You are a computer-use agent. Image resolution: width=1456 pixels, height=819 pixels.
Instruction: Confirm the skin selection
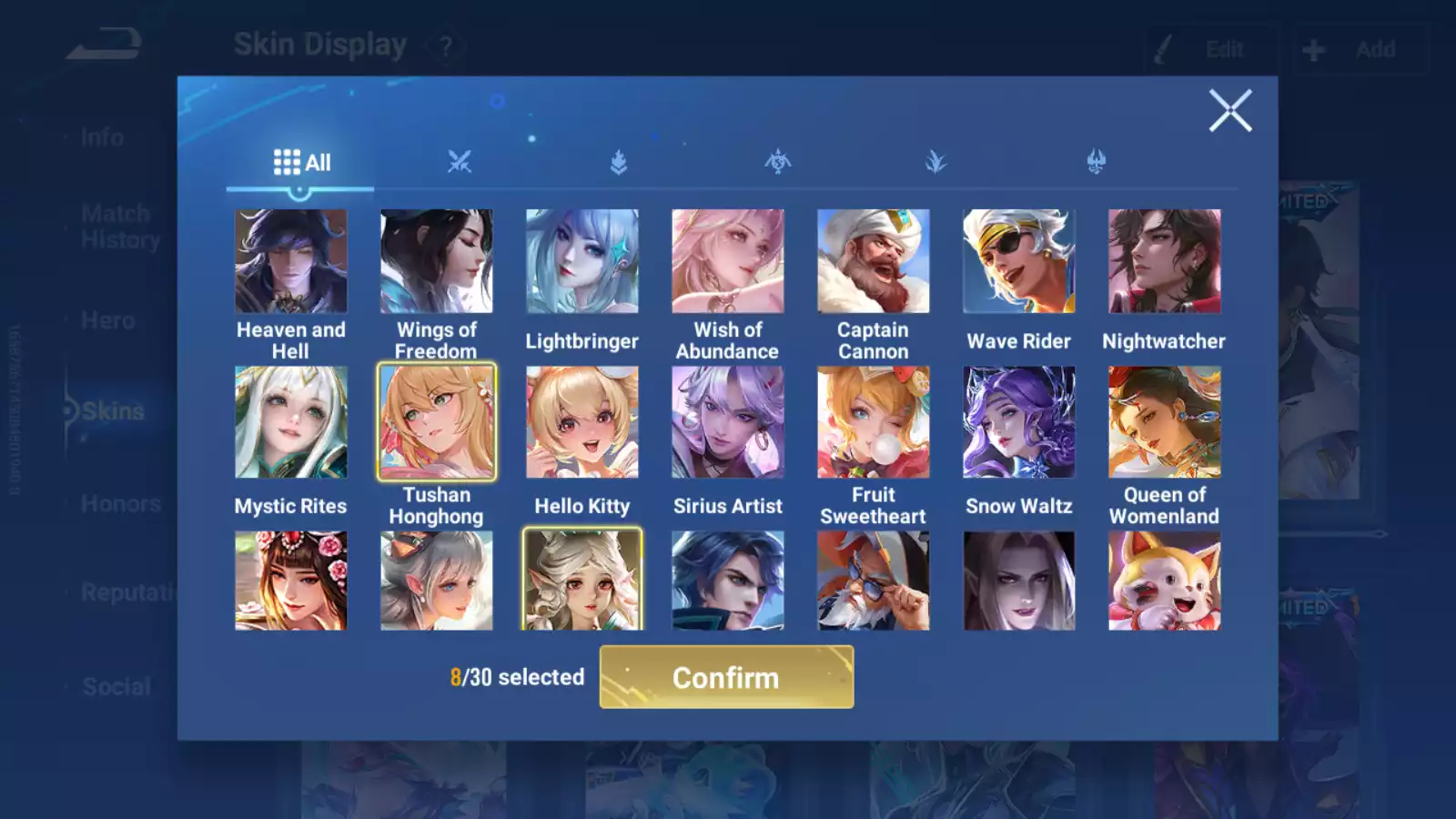point(726,677)
